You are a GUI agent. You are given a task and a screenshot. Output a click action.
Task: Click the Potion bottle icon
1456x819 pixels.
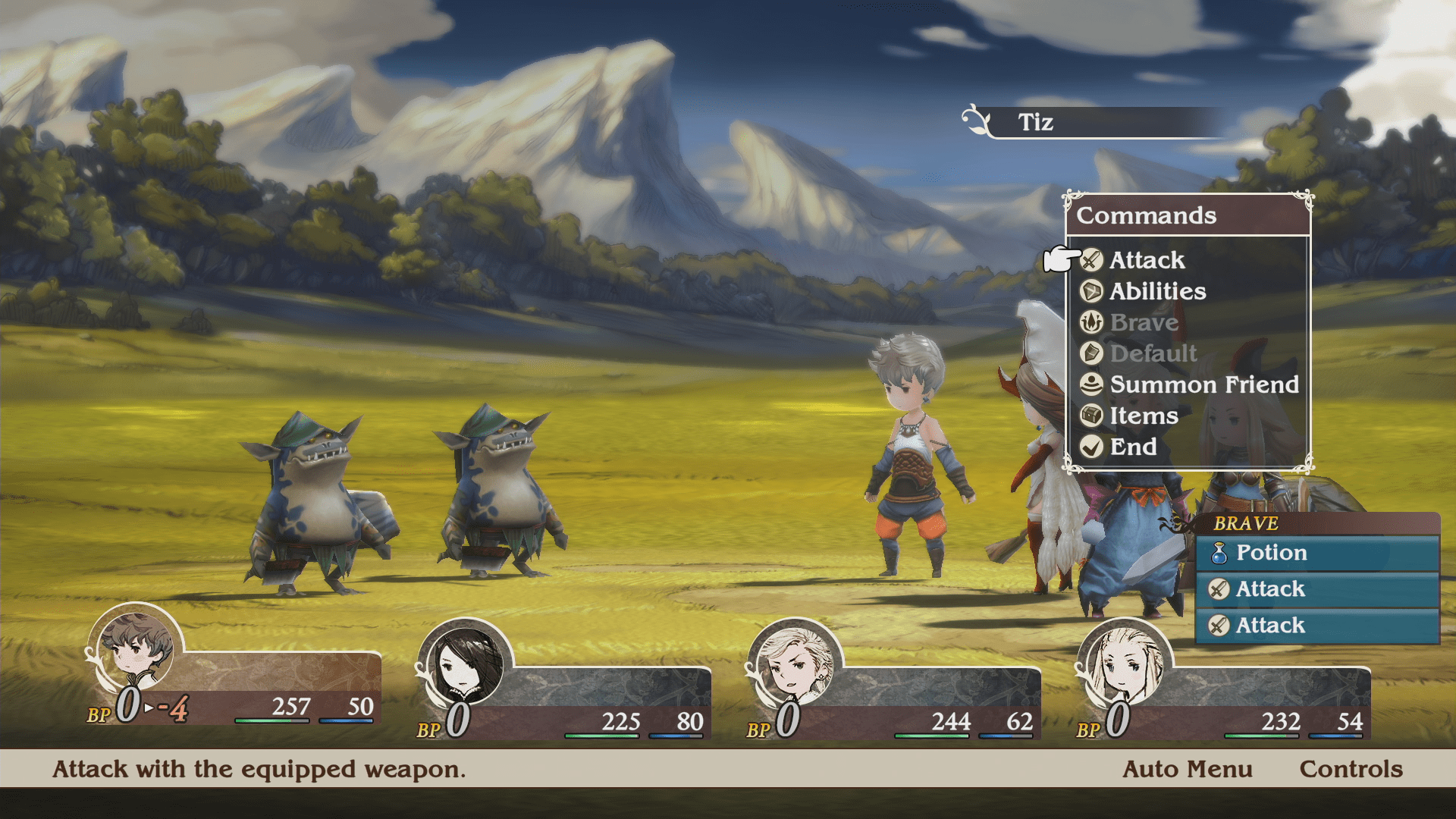(1222, 553)
